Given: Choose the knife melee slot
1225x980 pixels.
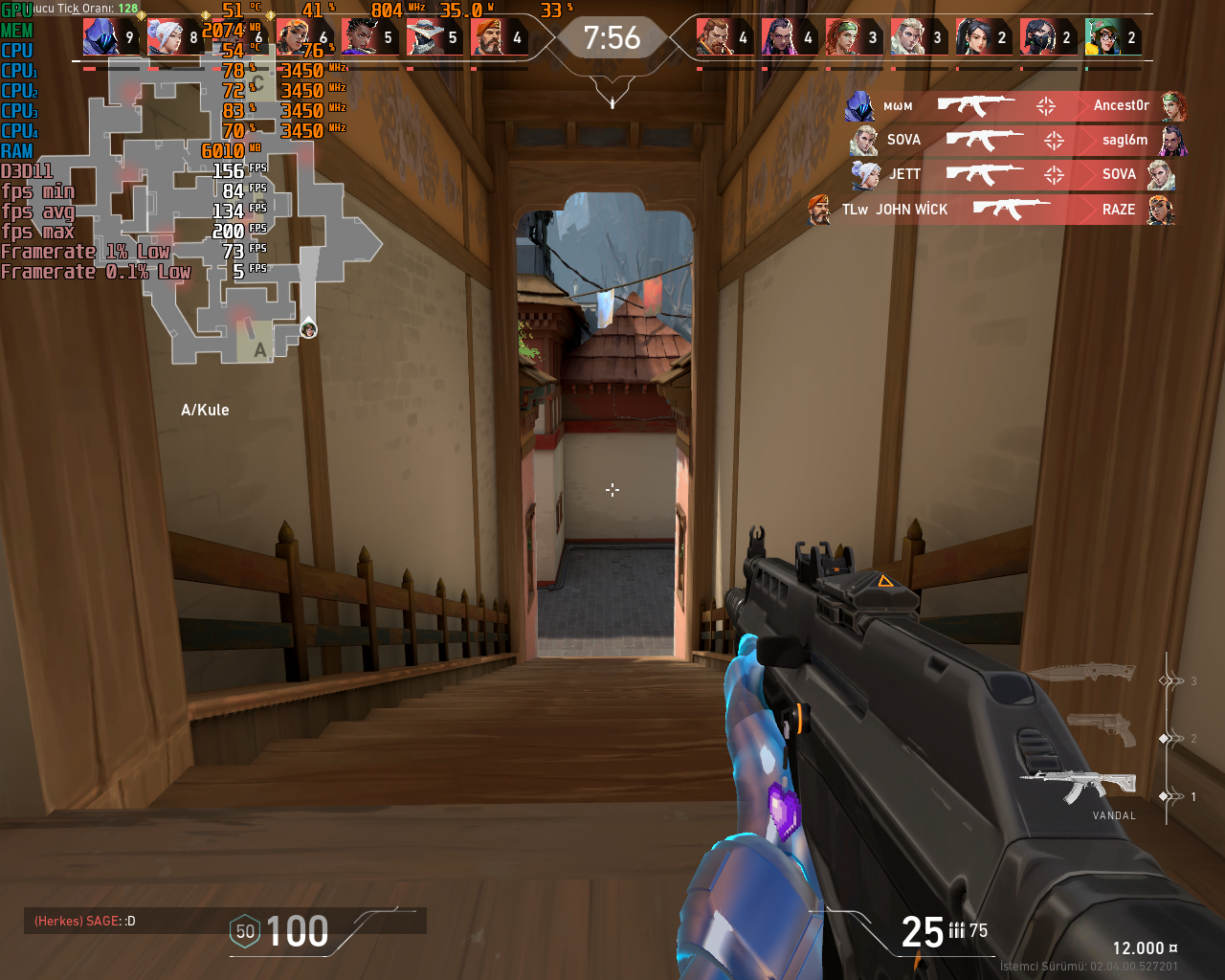Looking at the screenshot, I should point(1081,672).
